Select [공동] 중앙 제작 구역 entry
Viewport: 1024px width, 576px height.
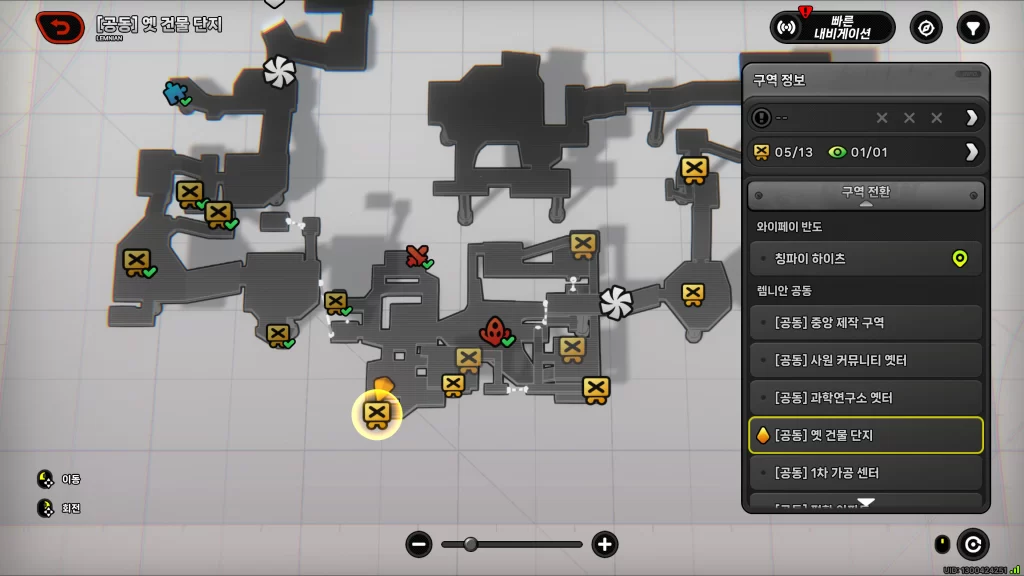tap(866, 322)
